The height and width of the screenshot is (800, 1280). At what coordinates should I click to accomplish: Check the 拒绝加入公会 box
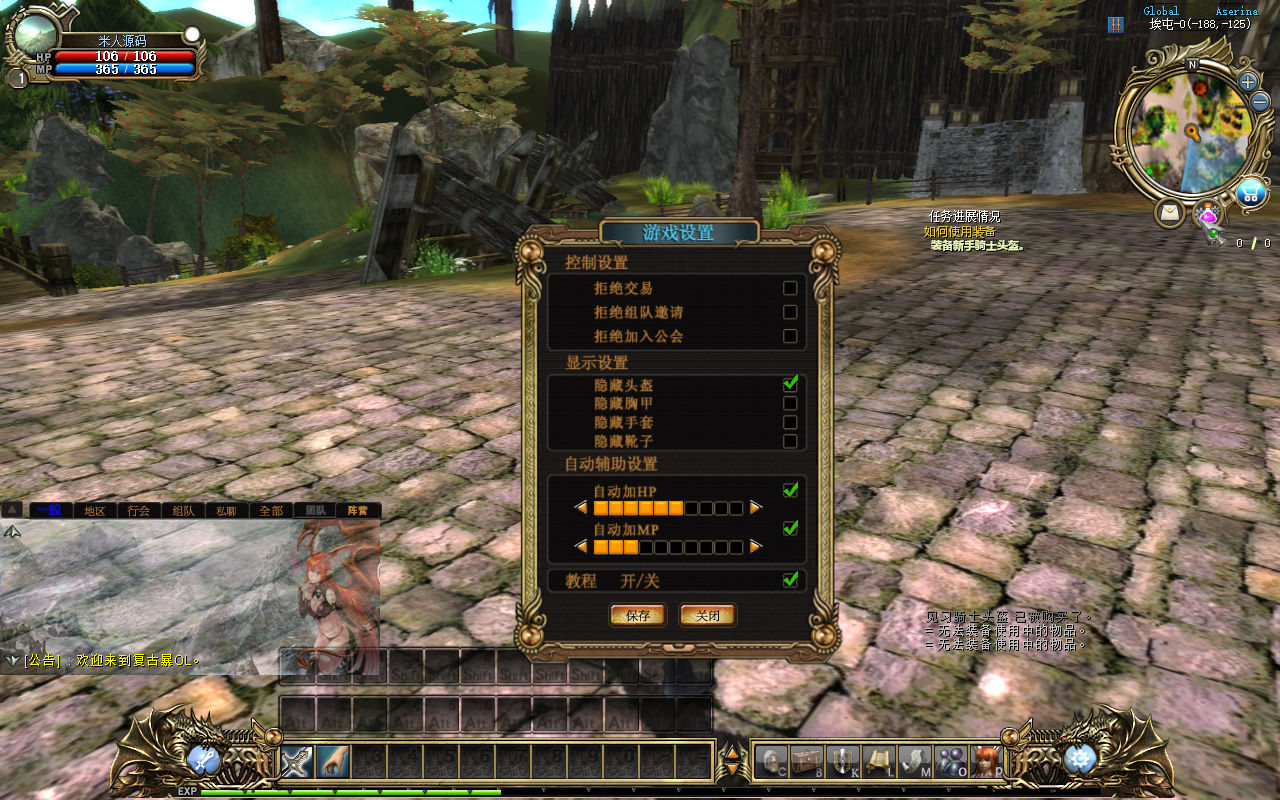click(x=790, y=336)
